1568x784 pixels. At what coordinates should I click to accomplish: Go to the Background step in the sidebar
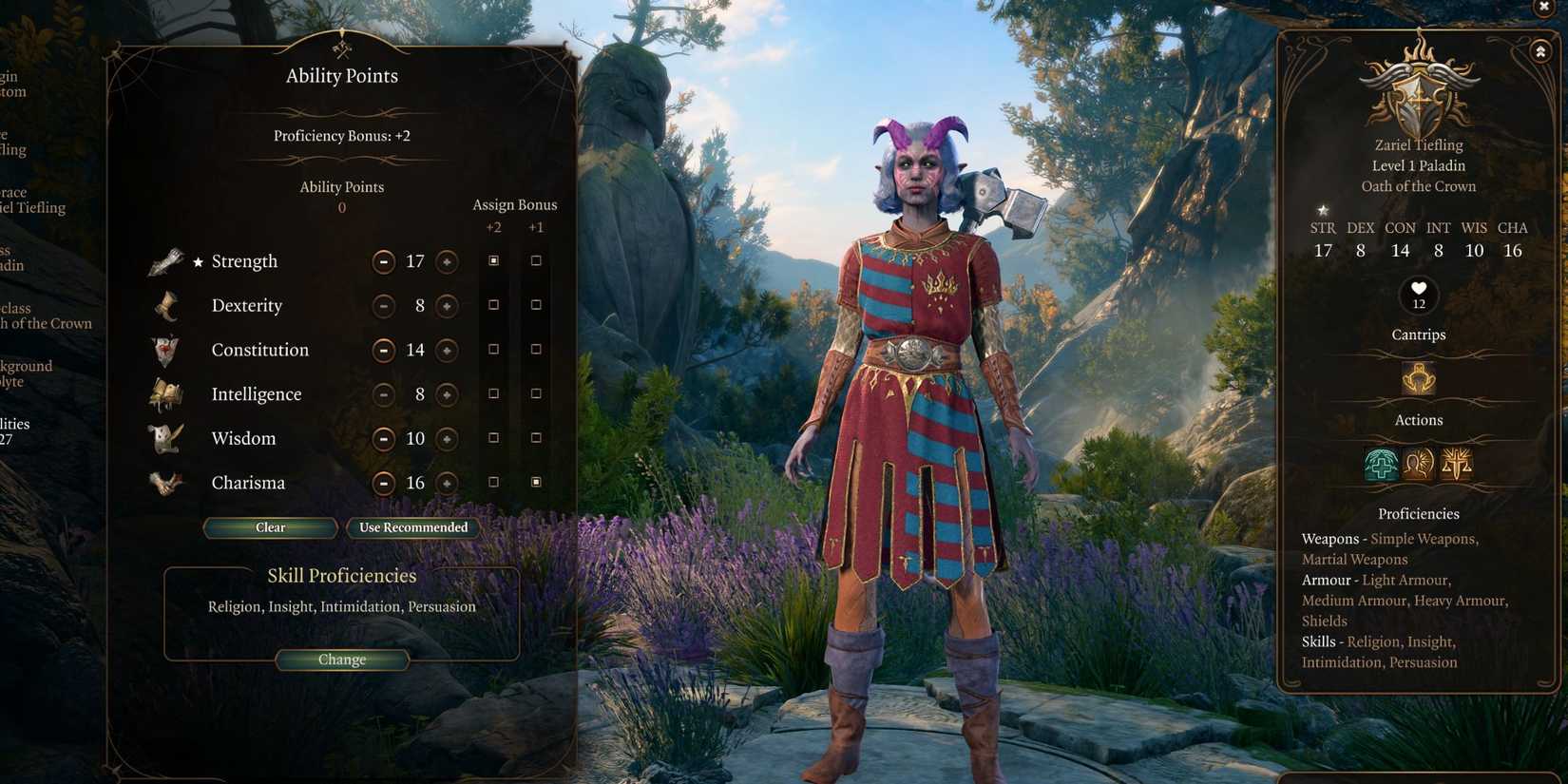[x=25, y=373]
